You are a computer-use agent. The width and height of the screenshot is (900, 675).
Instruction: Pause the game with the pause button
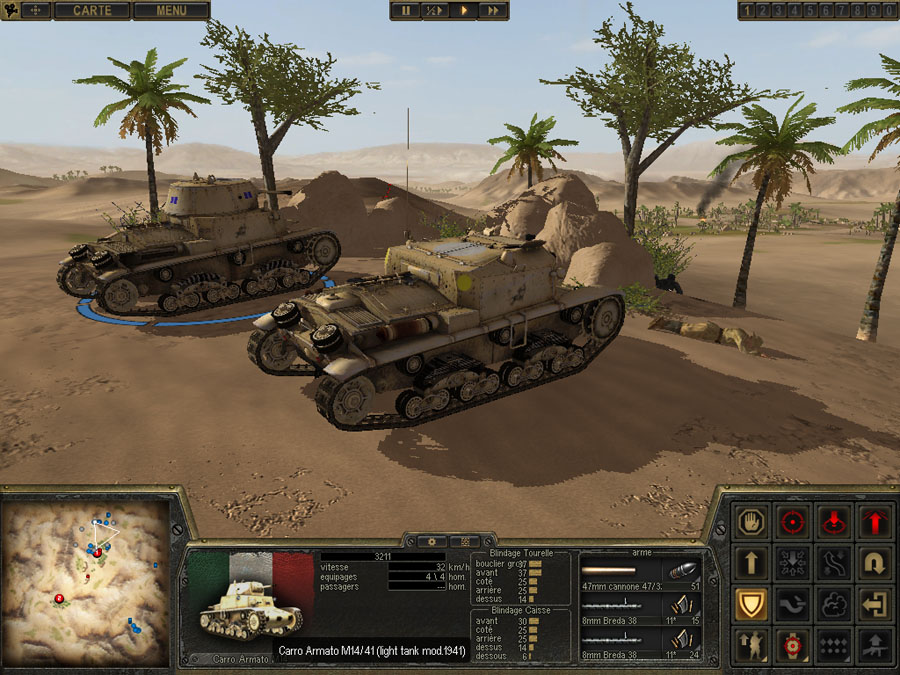(x=406, y=11)
